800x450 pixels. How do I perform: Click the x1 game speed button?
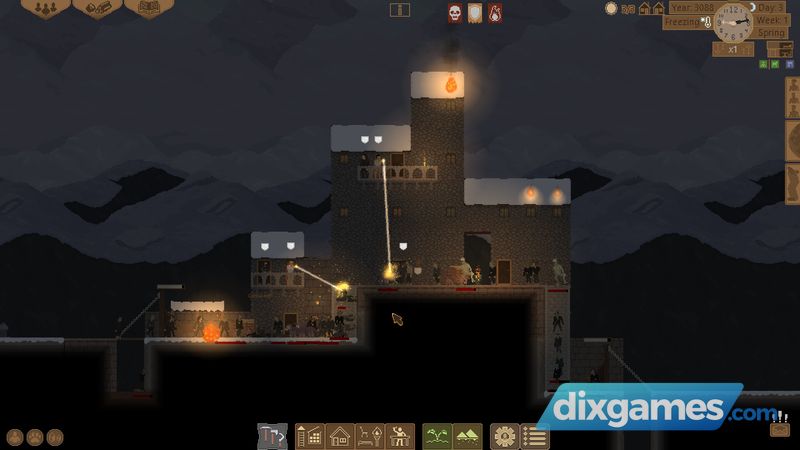pos(732,49)
